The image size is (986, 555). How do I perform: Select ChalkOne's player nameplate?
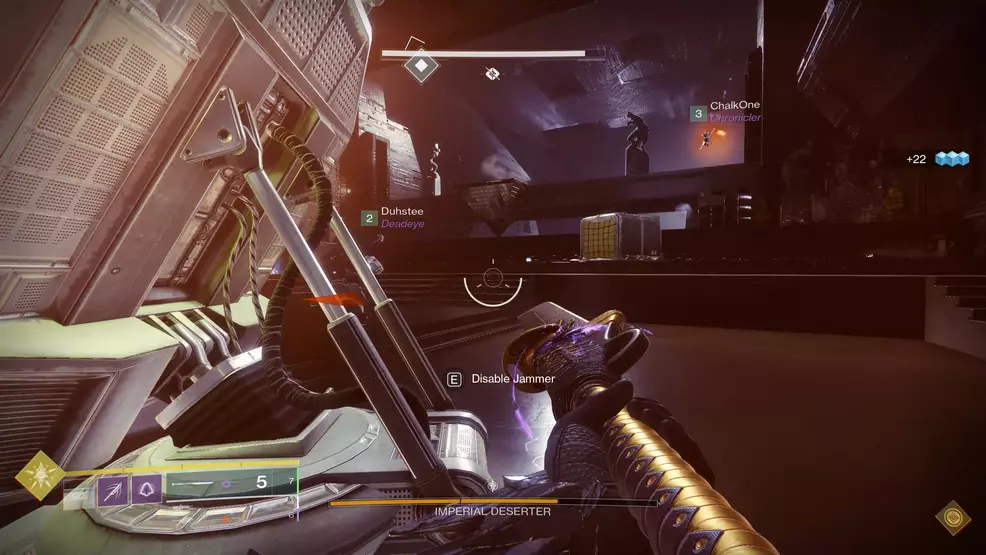735,106
